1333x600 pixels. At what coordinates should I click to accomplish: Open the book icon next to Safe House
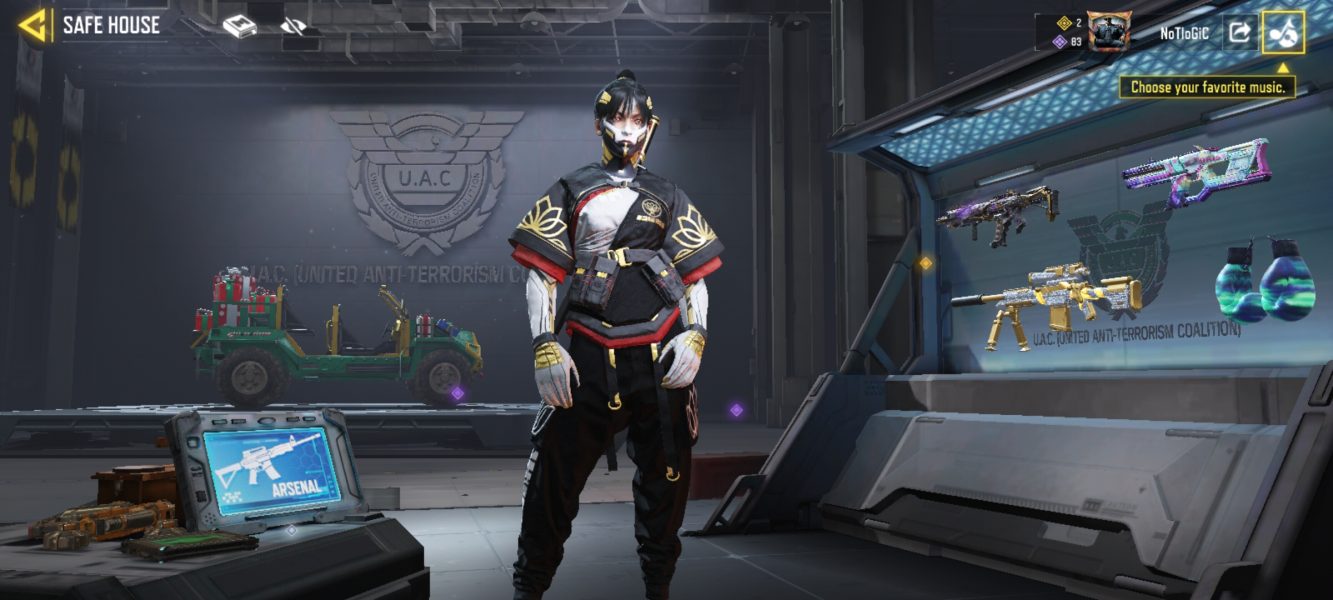click(x=239, y=27)
